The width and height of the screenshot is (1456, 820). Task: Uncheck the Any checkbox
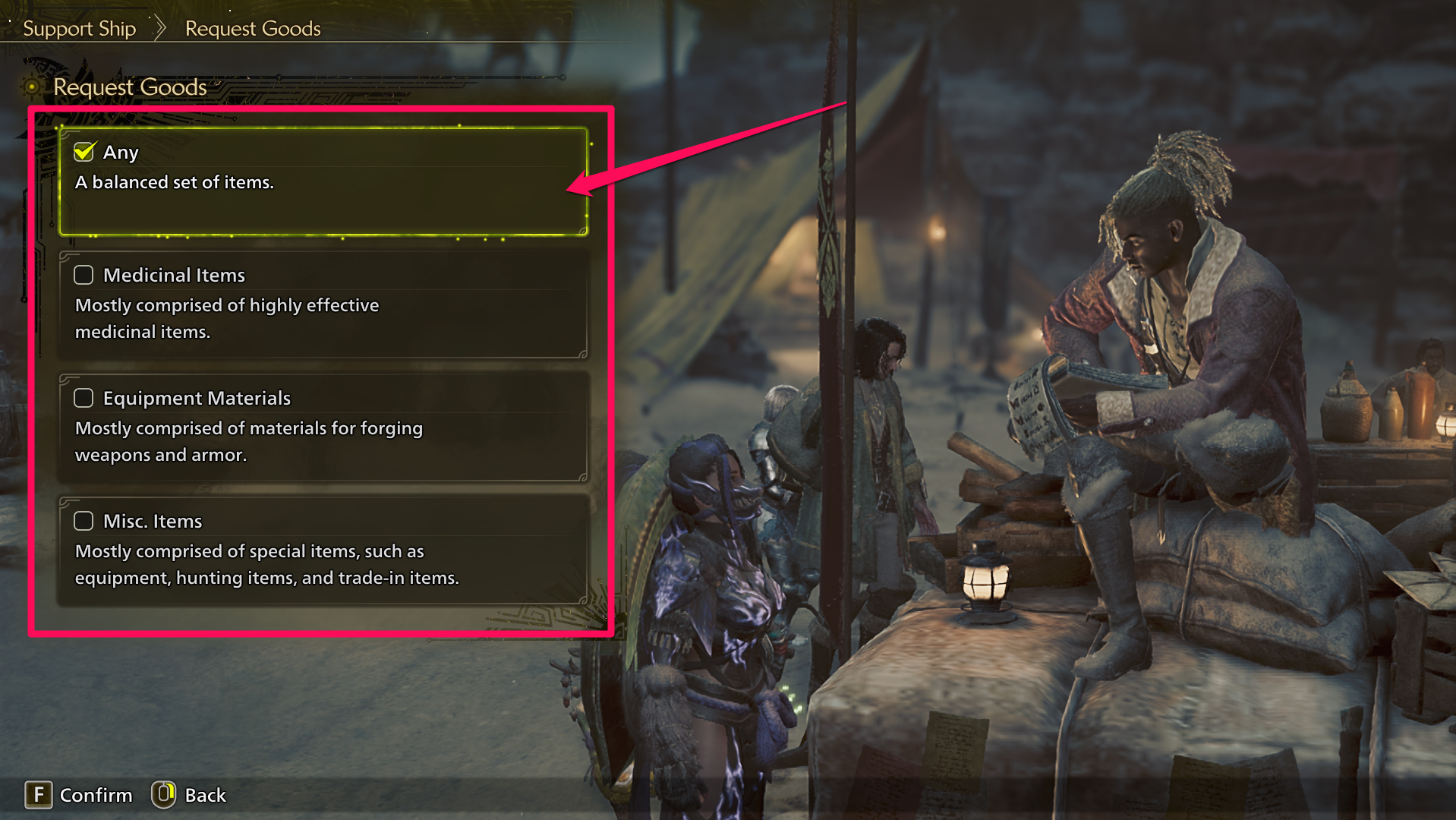[84, 152]
